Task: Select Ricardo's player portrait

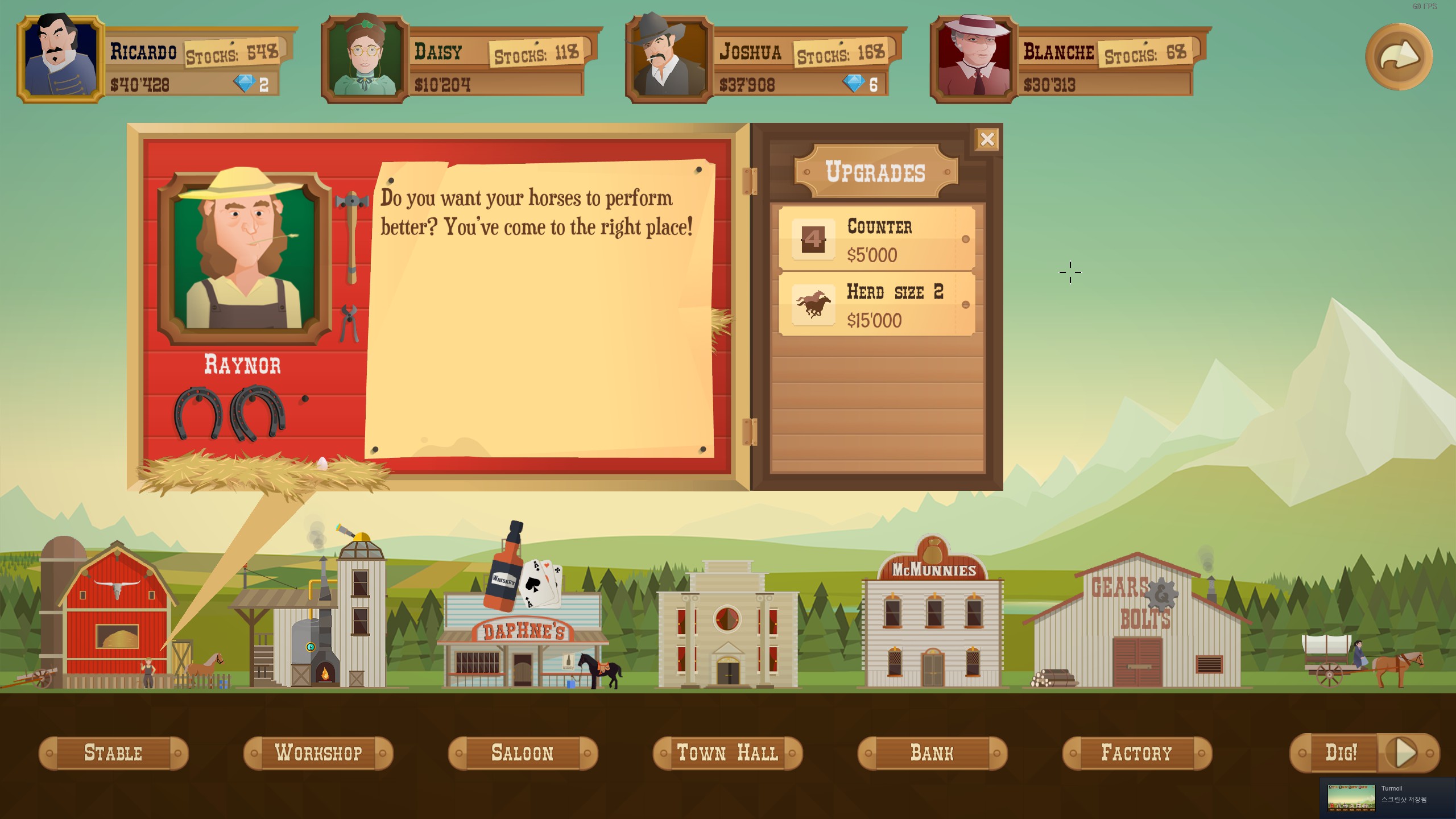Action: (61, 59)
